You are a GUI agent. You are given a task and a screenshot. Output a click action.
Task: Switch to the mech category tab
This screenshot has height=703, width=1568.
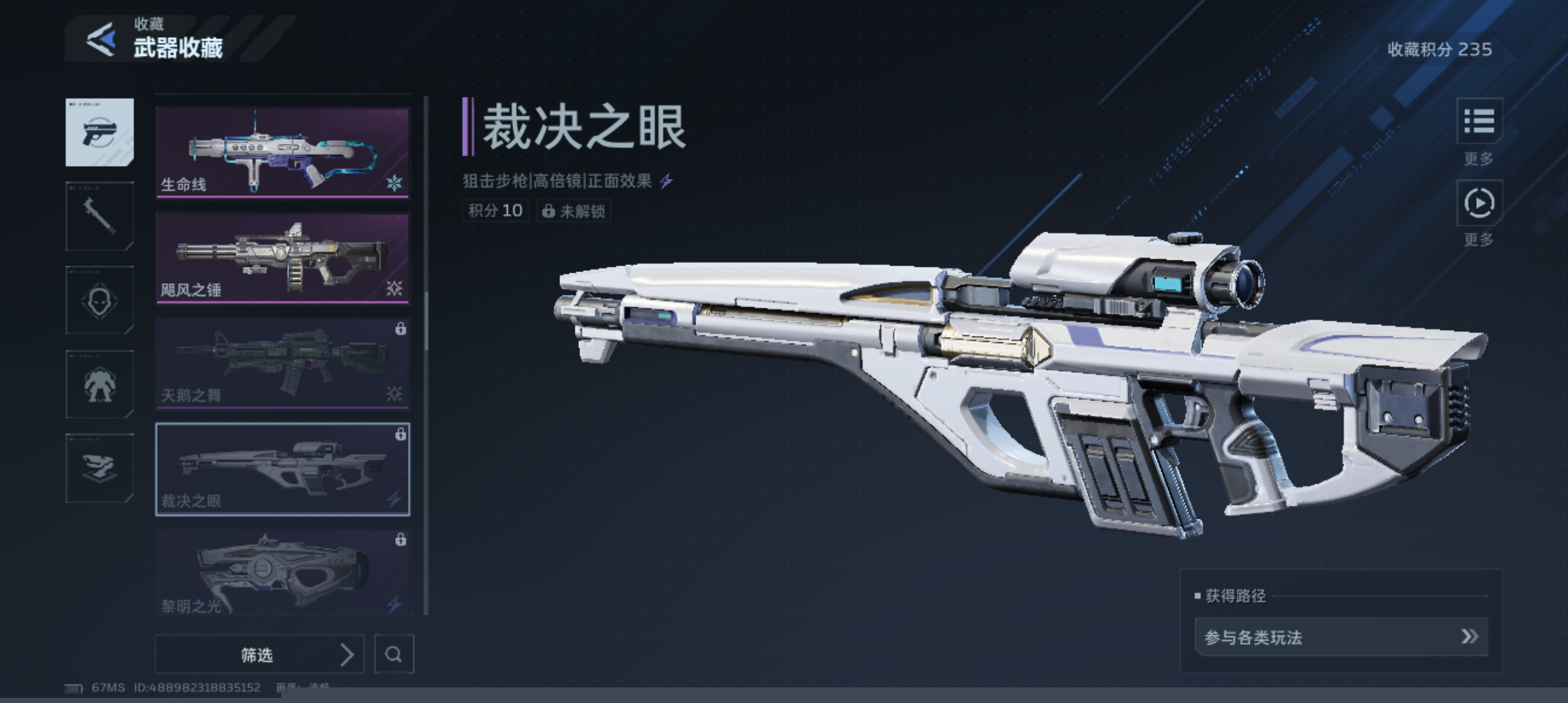pyautogui.click(x=100, y=384)
